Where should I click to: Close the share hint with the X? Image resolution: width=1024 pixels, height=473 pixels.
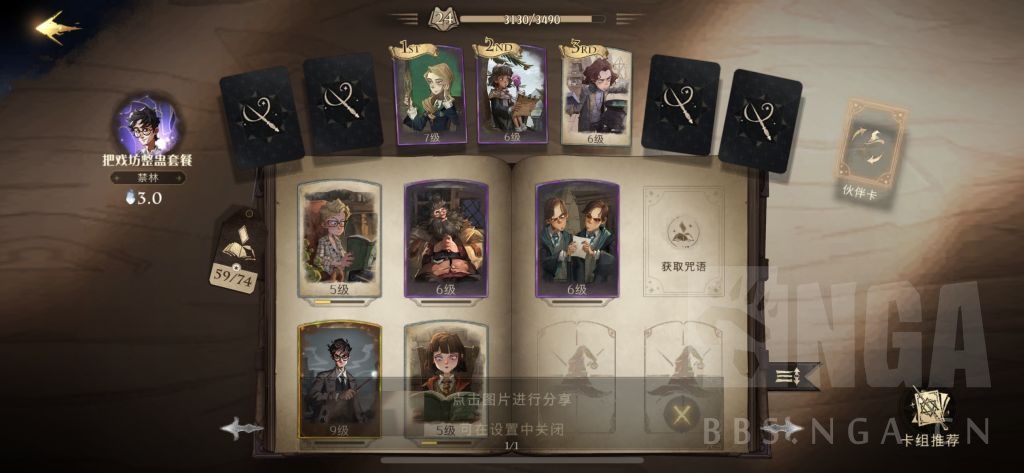click(x=682, y=413)
